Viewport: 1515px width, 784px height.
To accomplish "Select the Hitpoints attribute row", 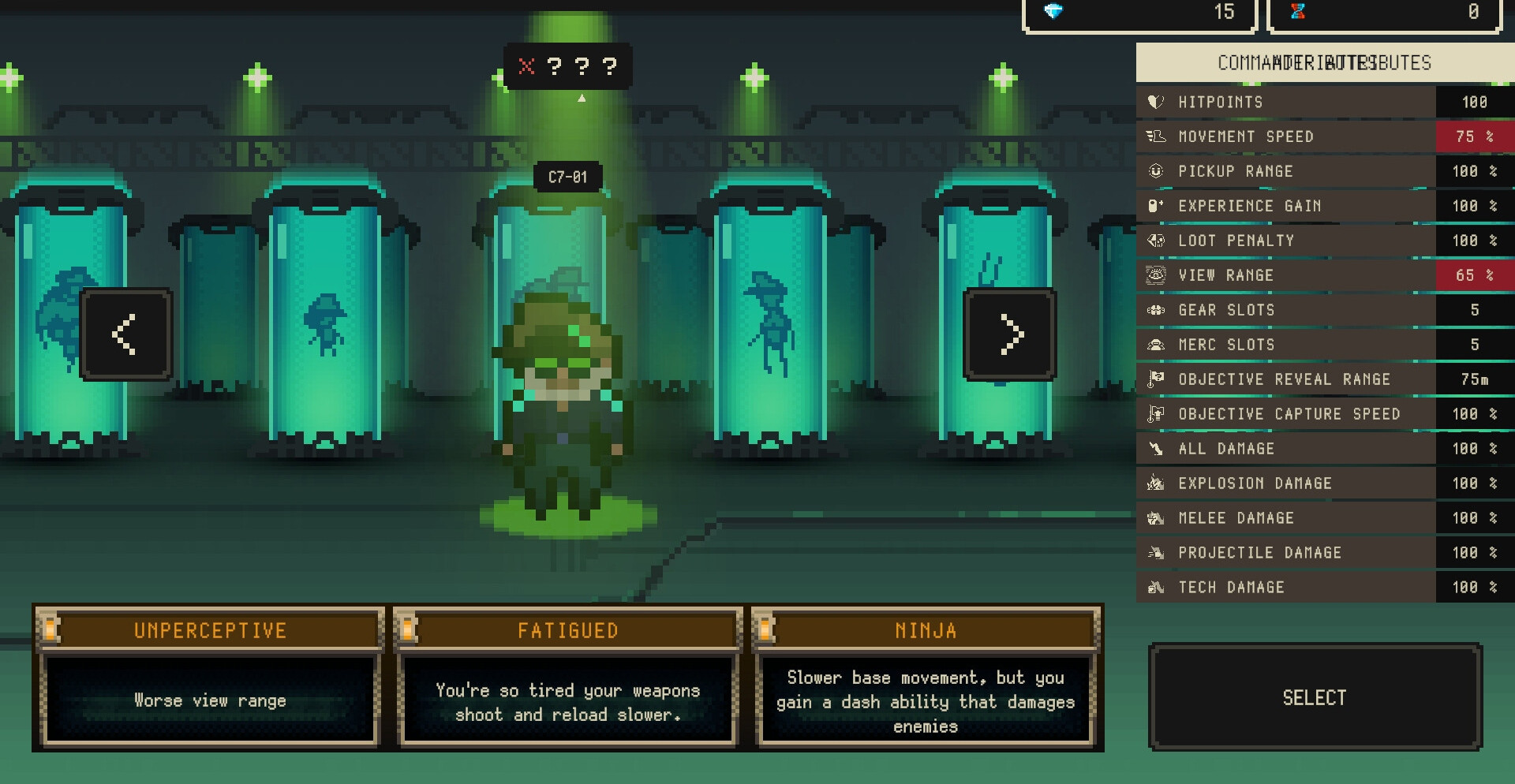I will (1324, 102).
